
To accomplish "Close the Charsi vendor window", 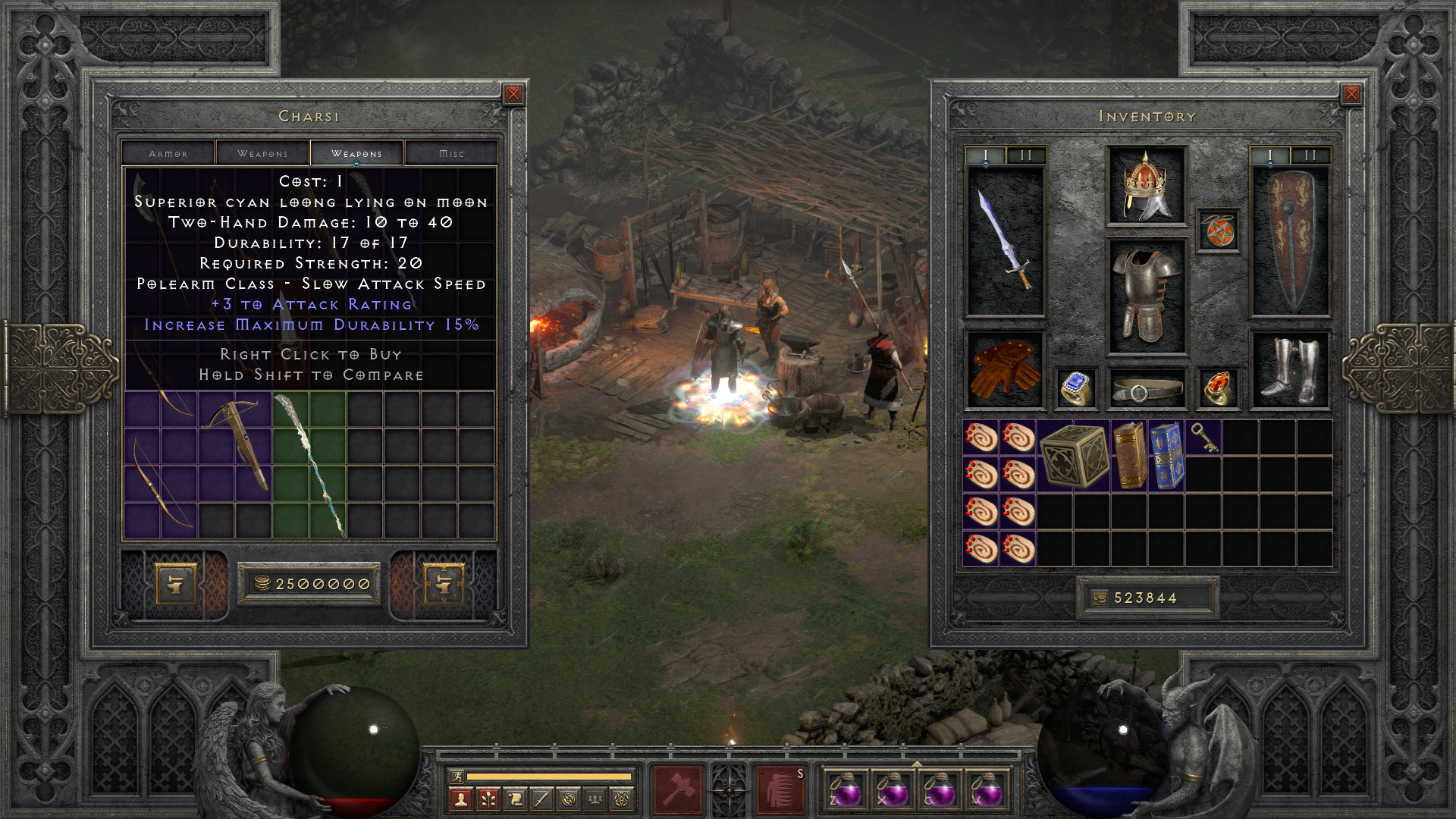I will pyautogui.click(x=513, y=94).
